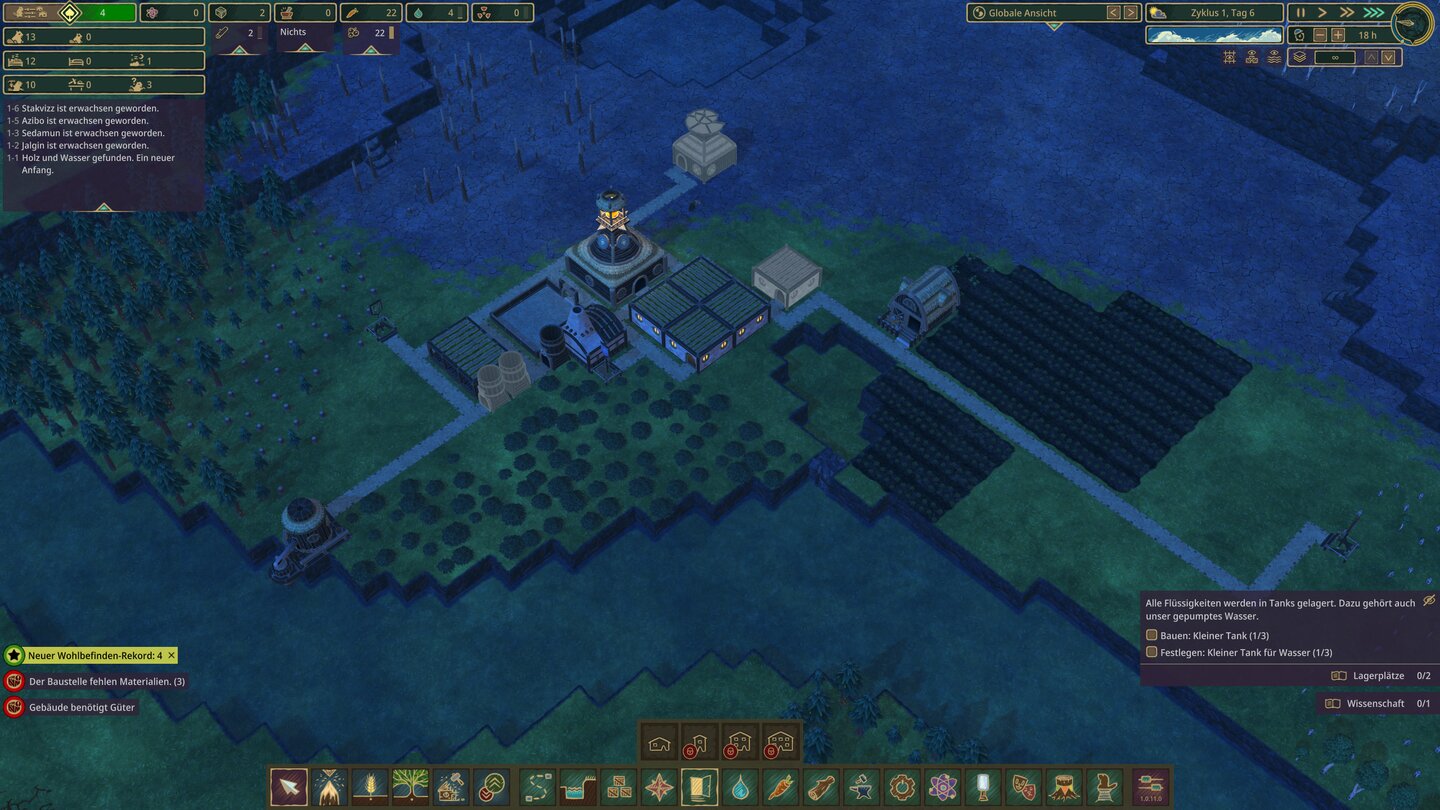Go to next district with right arrow
The width and height of the screenshot is (1440, 810).
click(1130, 13)
